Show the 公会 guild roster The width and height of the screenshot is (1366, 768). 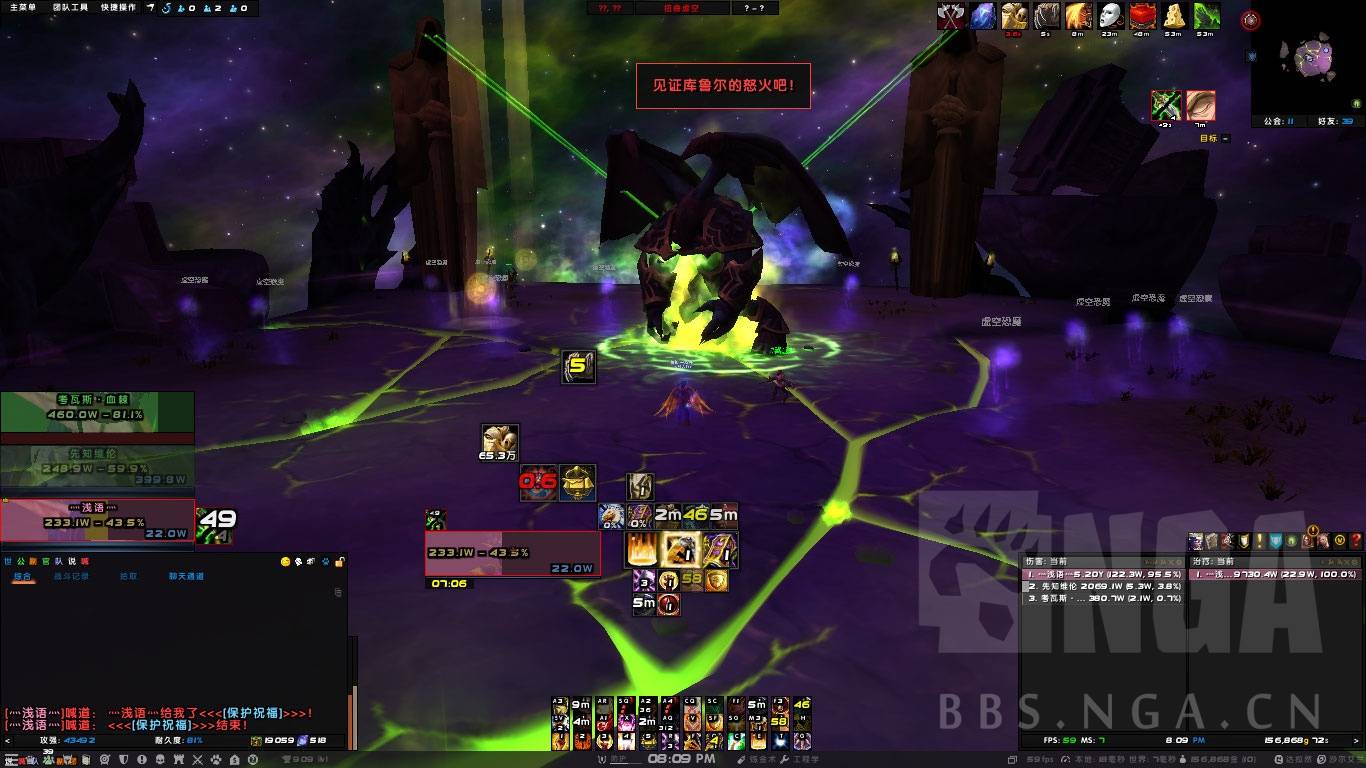click(1277, 121)
